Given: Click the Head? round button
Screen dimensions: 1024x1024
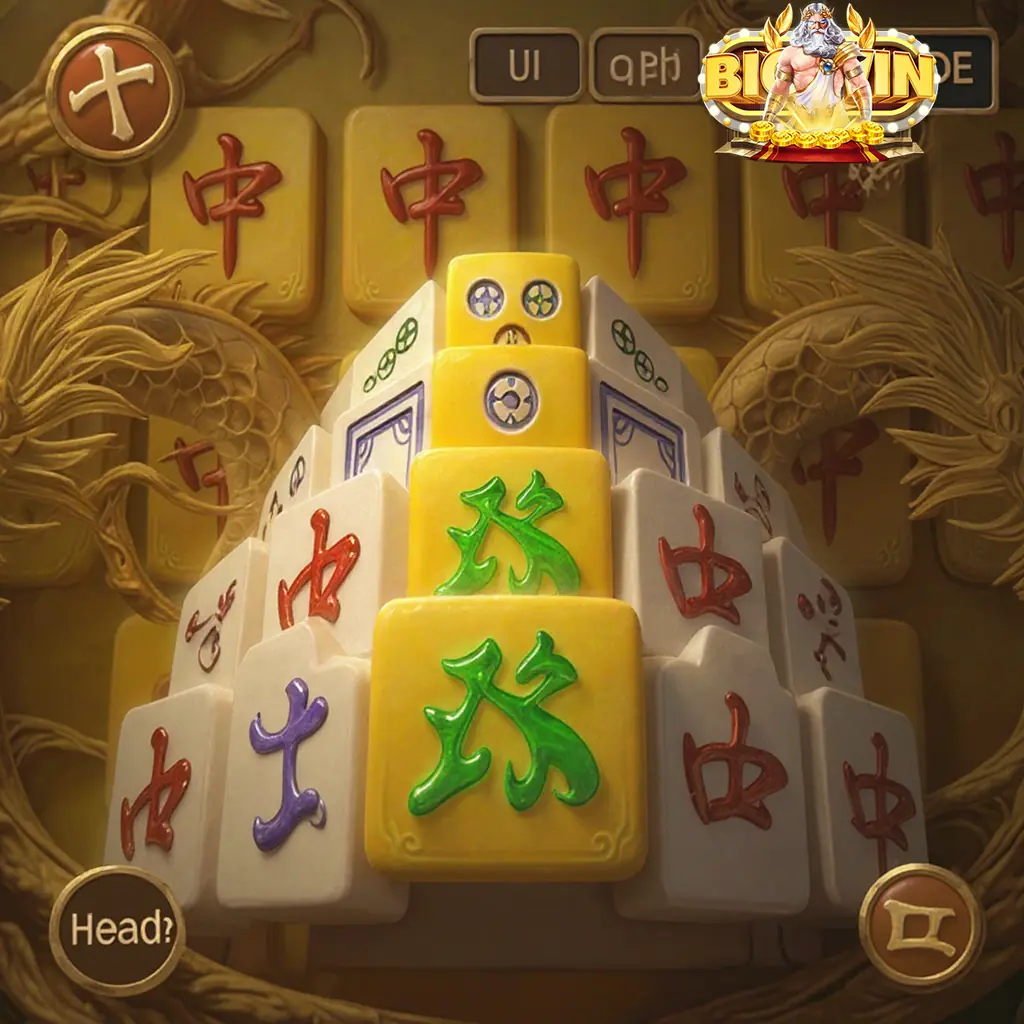Looking at the screenshot, I should (115, 930).
